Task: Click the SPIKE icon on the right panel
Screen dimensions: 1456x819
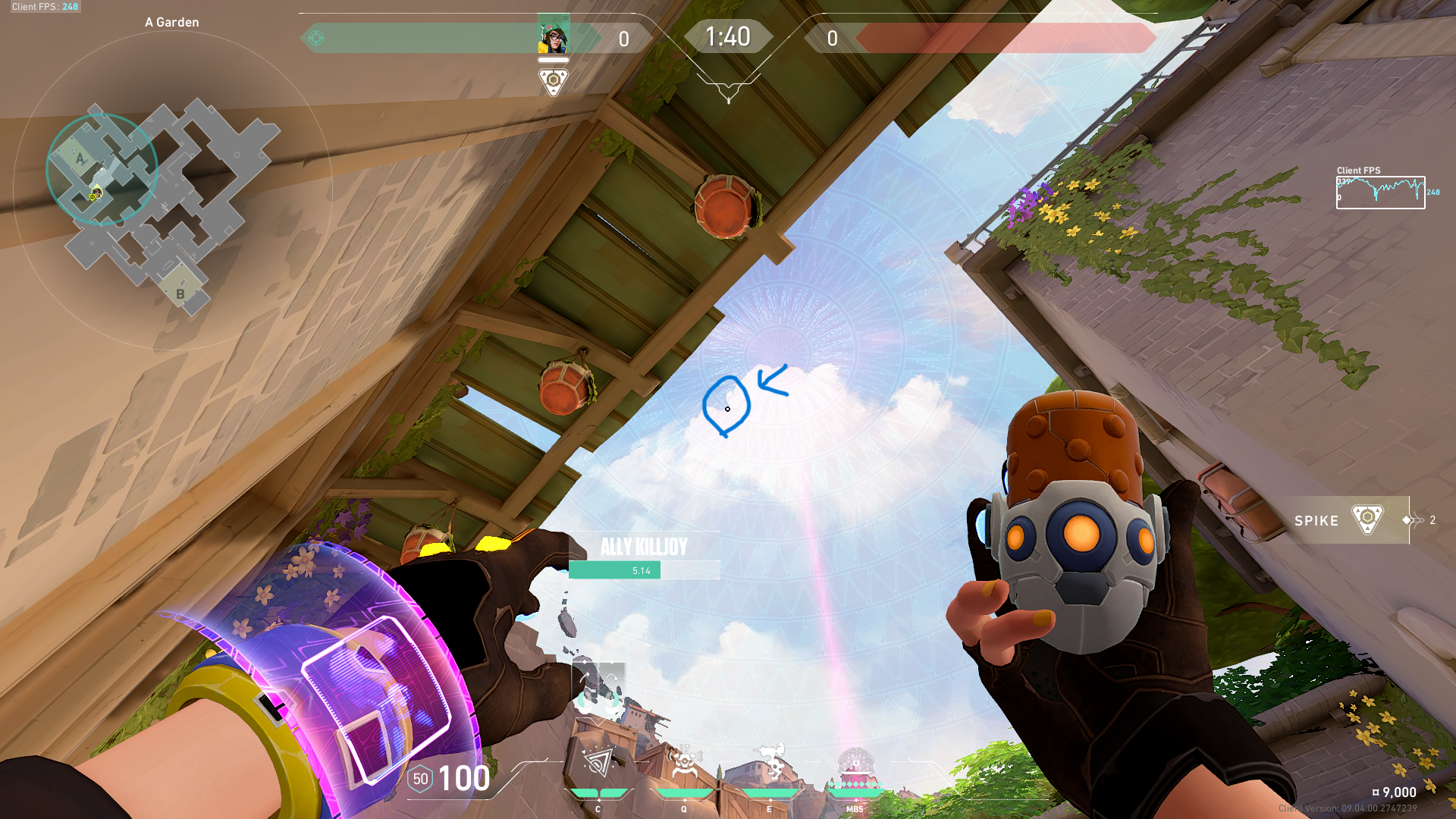Action: [x=1369, y=521]
